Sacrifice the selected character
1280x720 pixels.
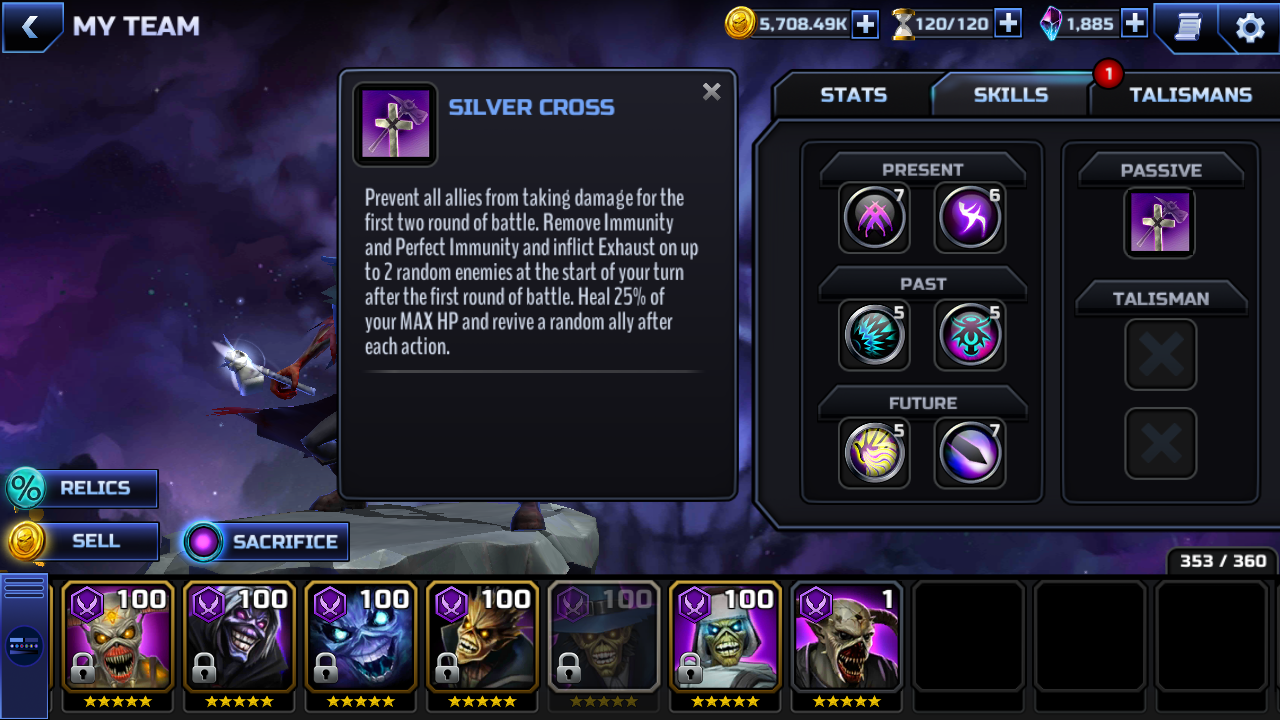tap(267, 542)
